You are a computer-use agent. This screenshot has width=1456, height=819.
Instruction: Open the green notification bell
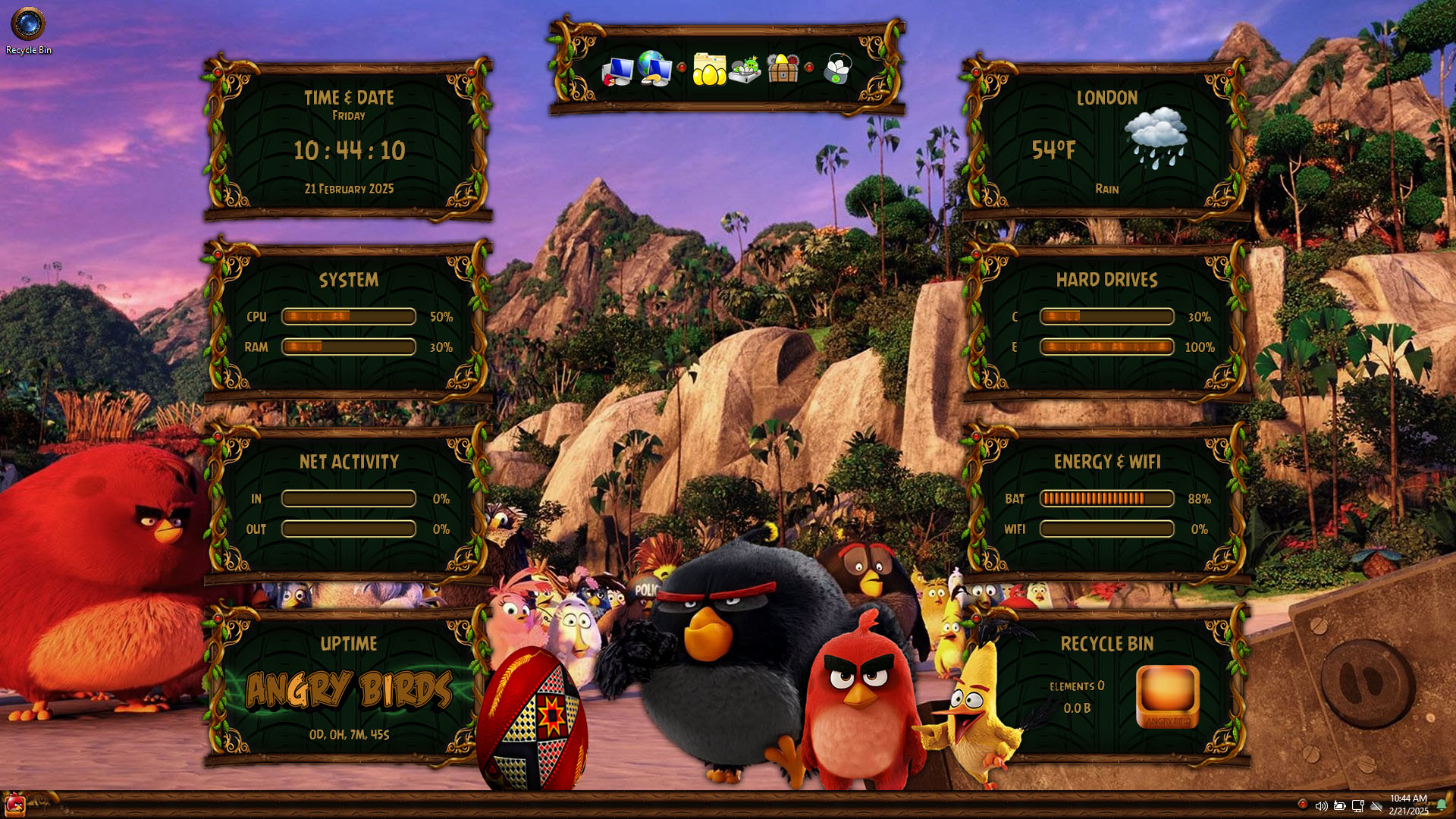(1441, 805)
